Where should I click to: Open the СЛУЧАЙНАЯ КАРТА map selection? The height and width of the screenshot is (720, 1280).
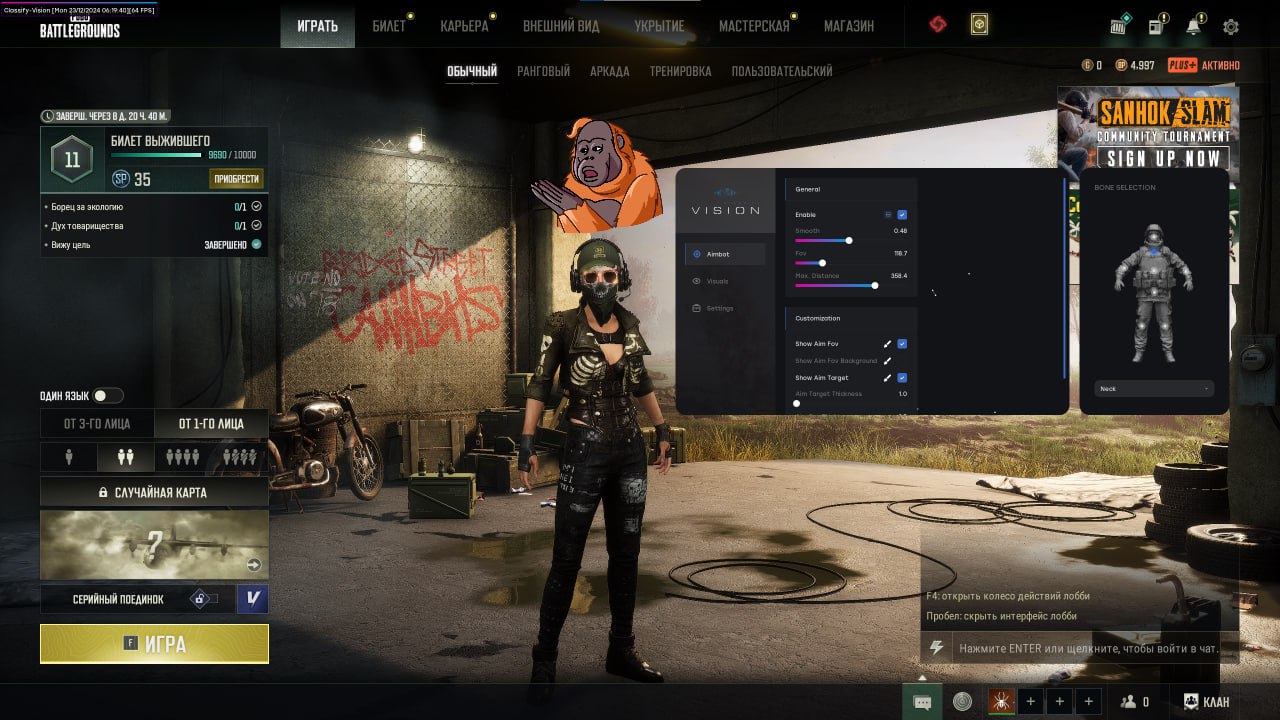(154, 492)
